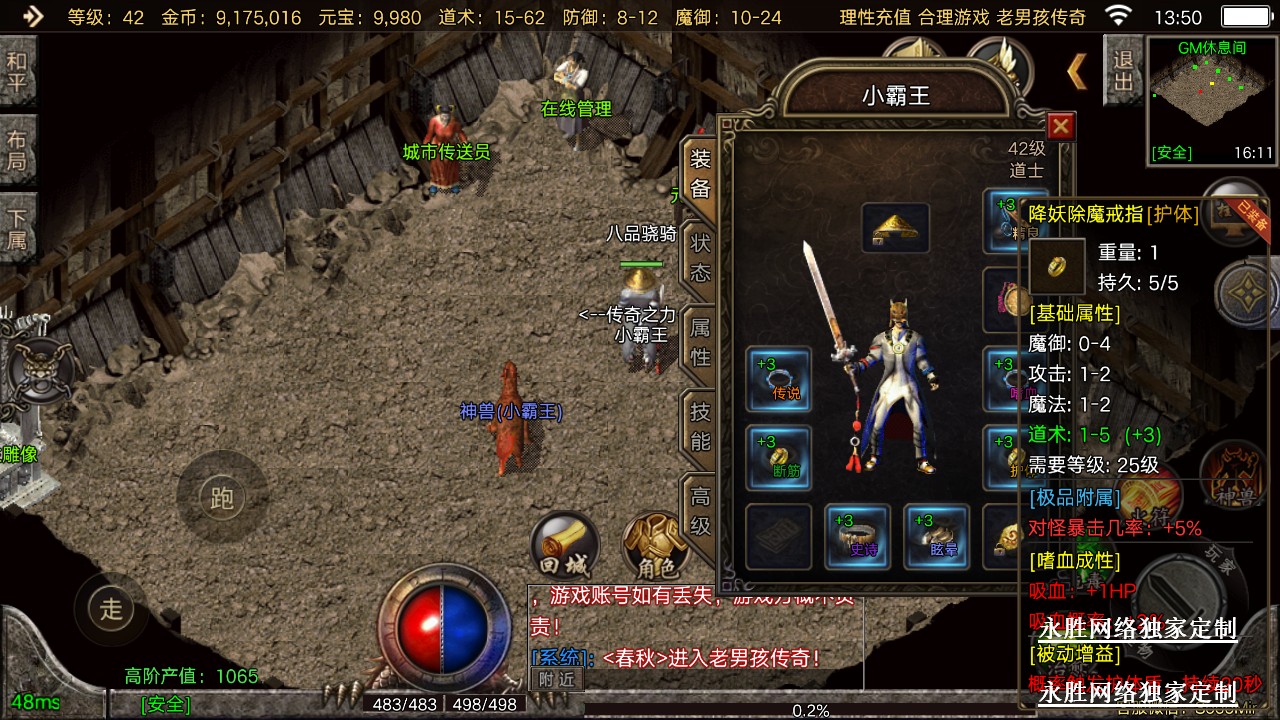Open the GM休息间 minimap
The width and height of the screenshot is (1280, 720).
pos(1212,100)
